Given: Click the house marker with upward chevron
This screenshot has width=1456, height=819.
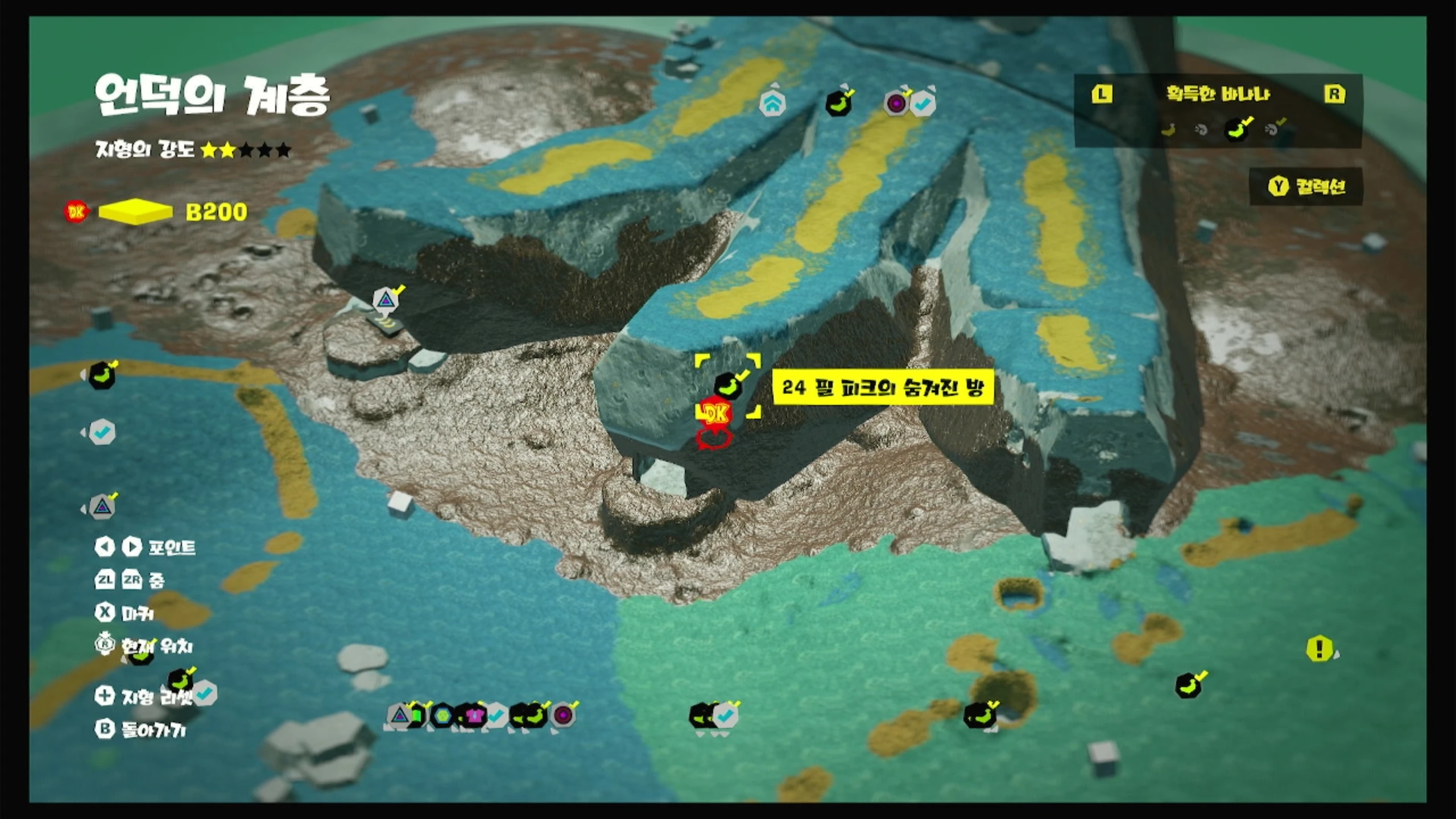Looking at the screenshot, I should point(772,104).
